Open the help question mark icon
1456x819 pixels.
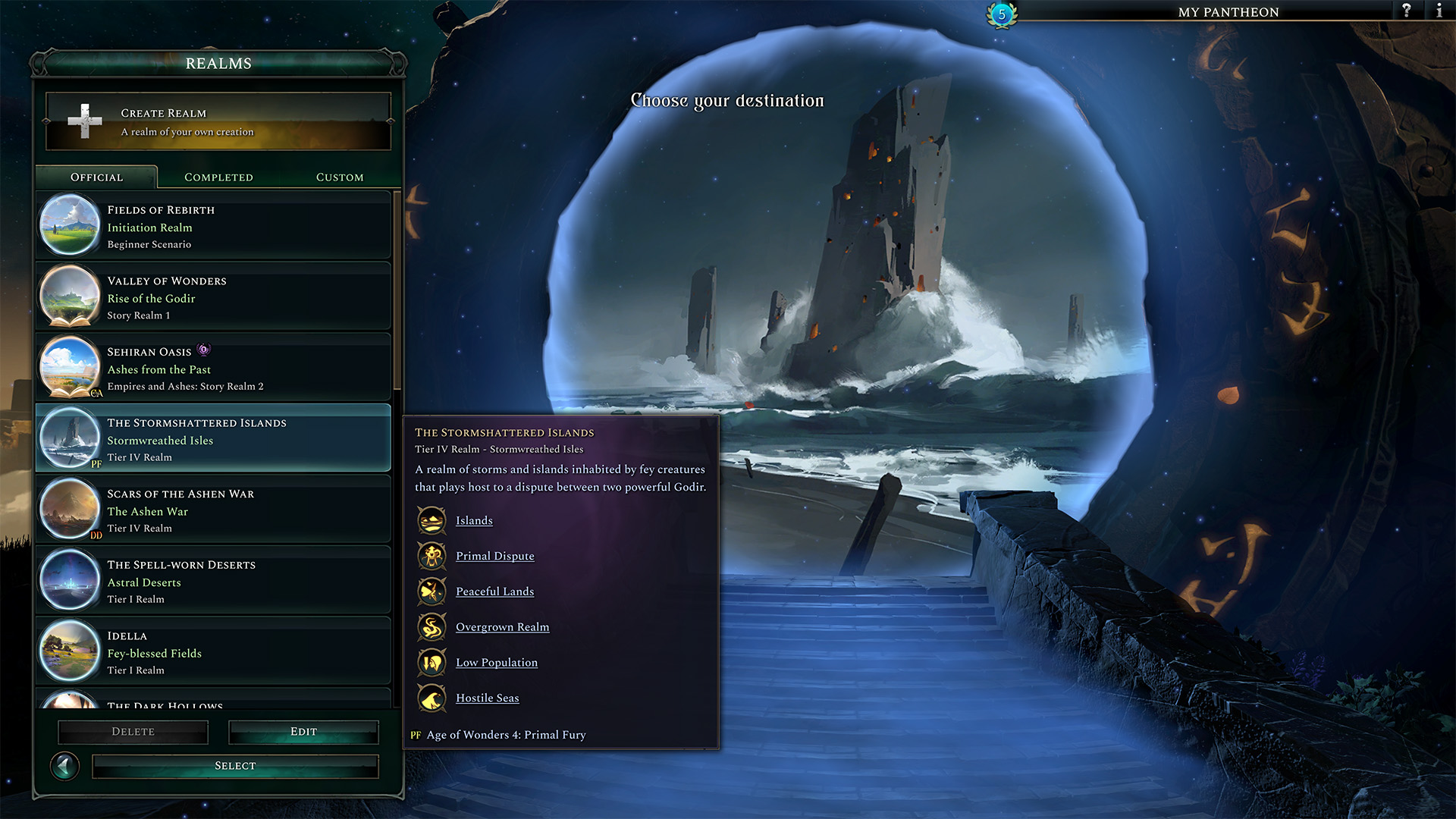[x=1407, y=11]
